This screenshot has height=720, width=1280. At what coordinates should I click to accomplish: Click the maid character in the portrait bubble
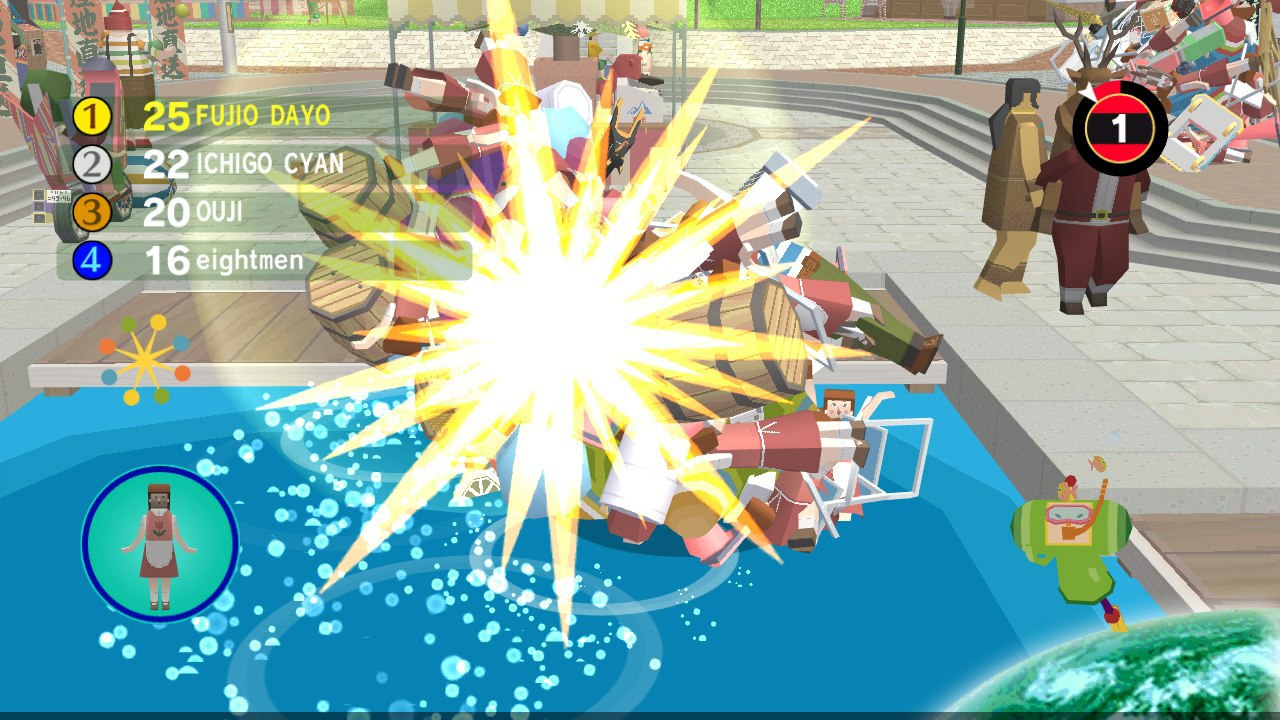[x=158, y=543]
